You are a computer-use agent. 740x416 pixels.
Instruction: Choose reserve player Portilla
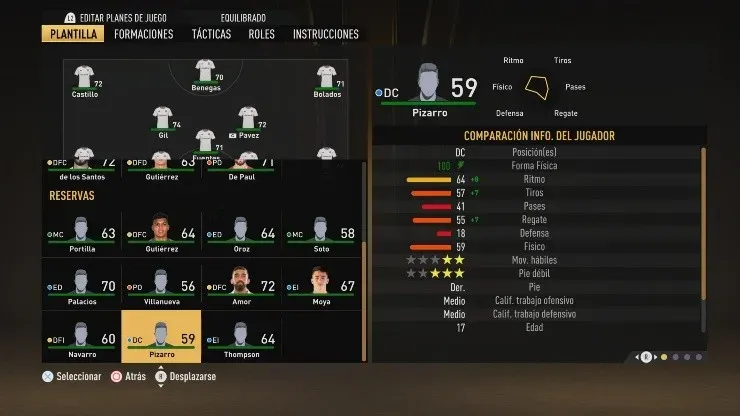point(81,233)
